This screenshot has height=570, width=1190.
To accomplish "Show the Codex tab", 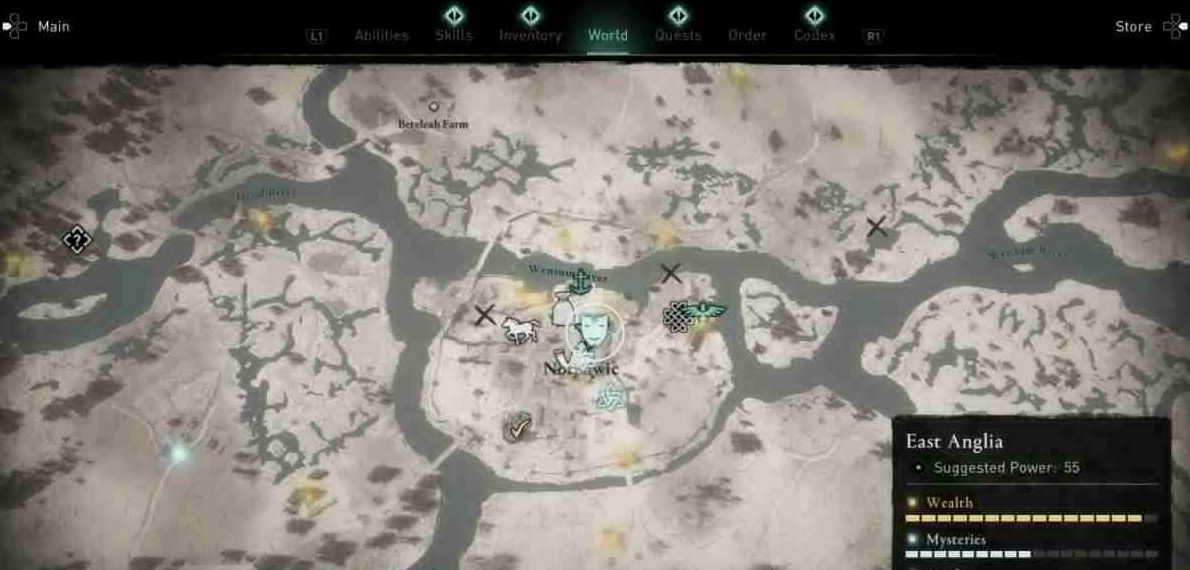I will (x=815, y=36).
